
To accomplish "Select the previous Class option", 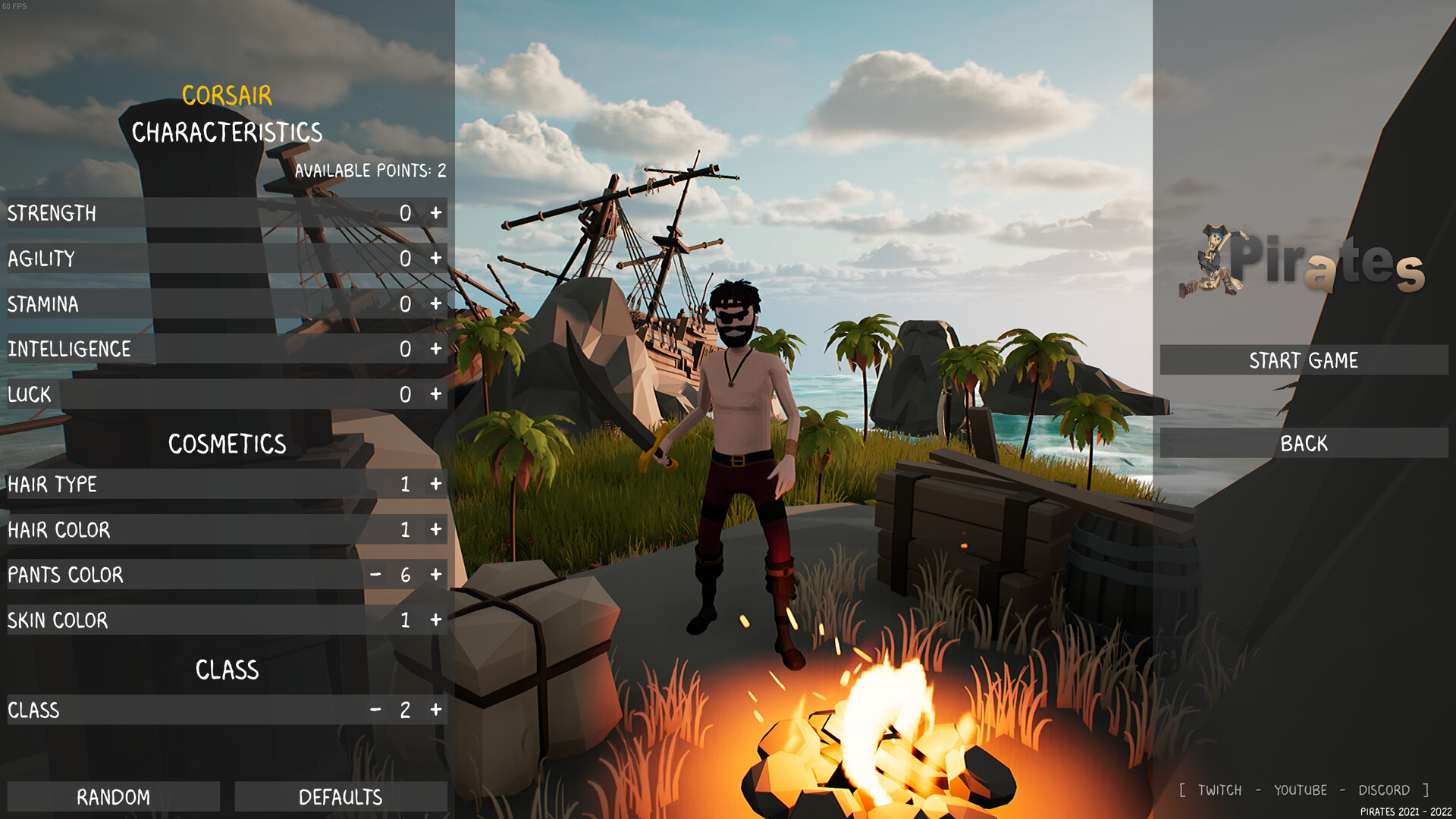I will click(375, 711).
